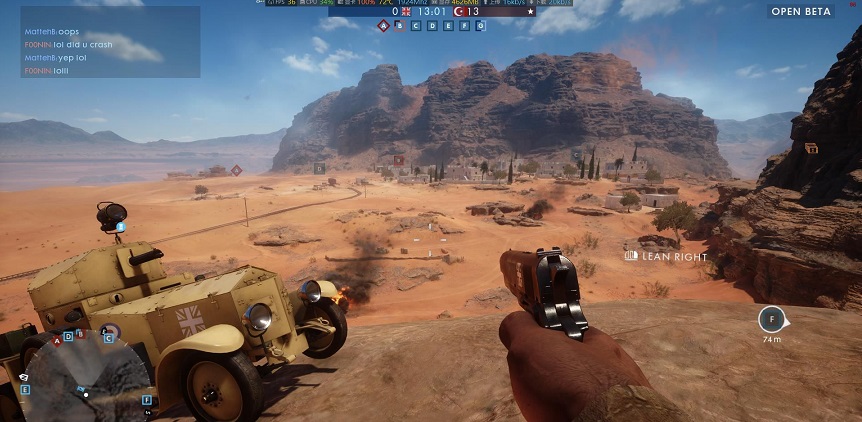Select objective B flag in top bar

click(400, 25)
